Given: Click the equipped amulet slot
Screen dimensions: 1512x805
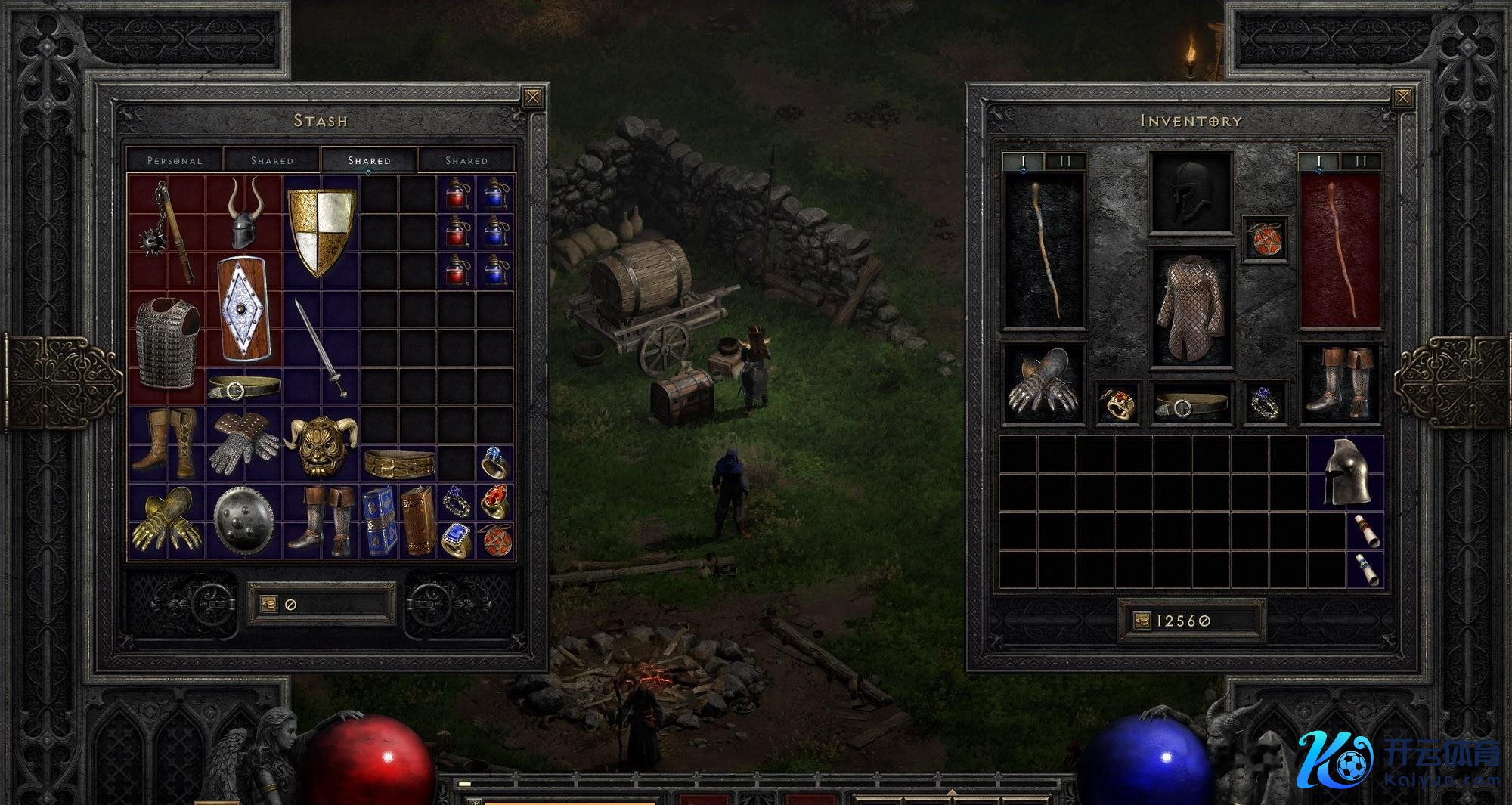Looking at the screenshot, I should click(x=1265, y=240).
